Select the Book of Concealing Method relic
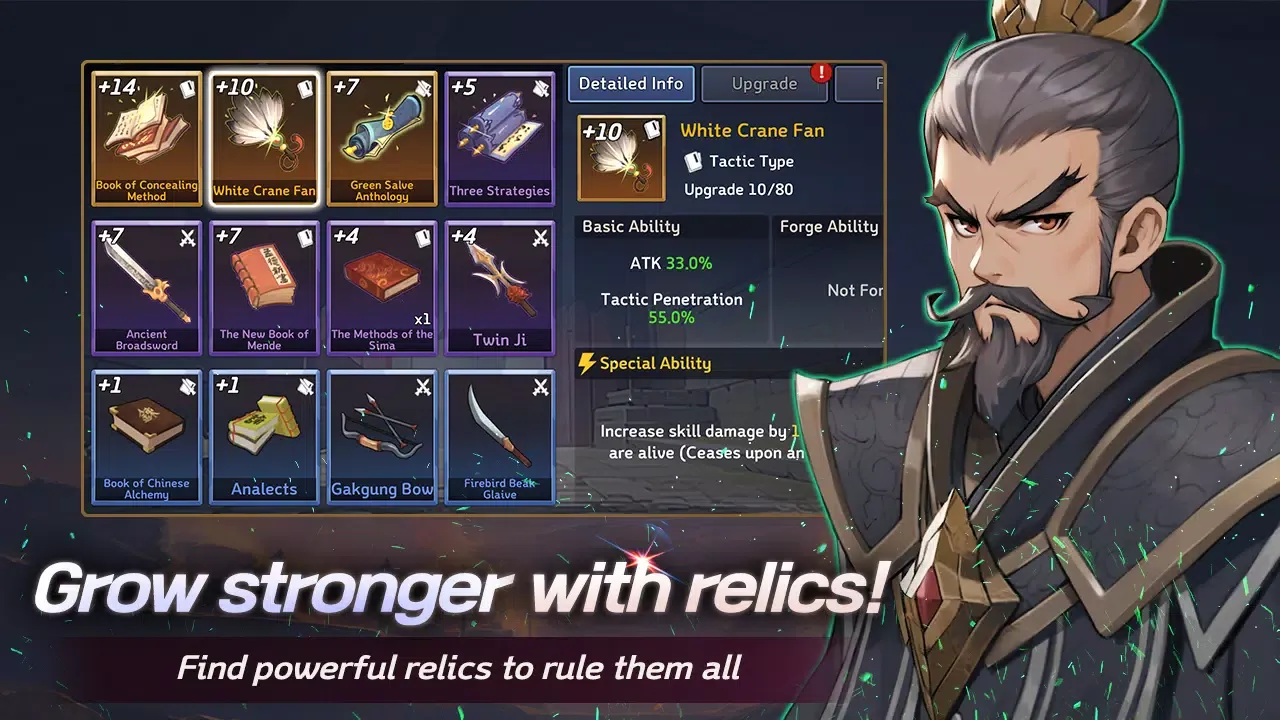Screen dimensions: 1280x720 pyautogui.click(x=146, y=137)
